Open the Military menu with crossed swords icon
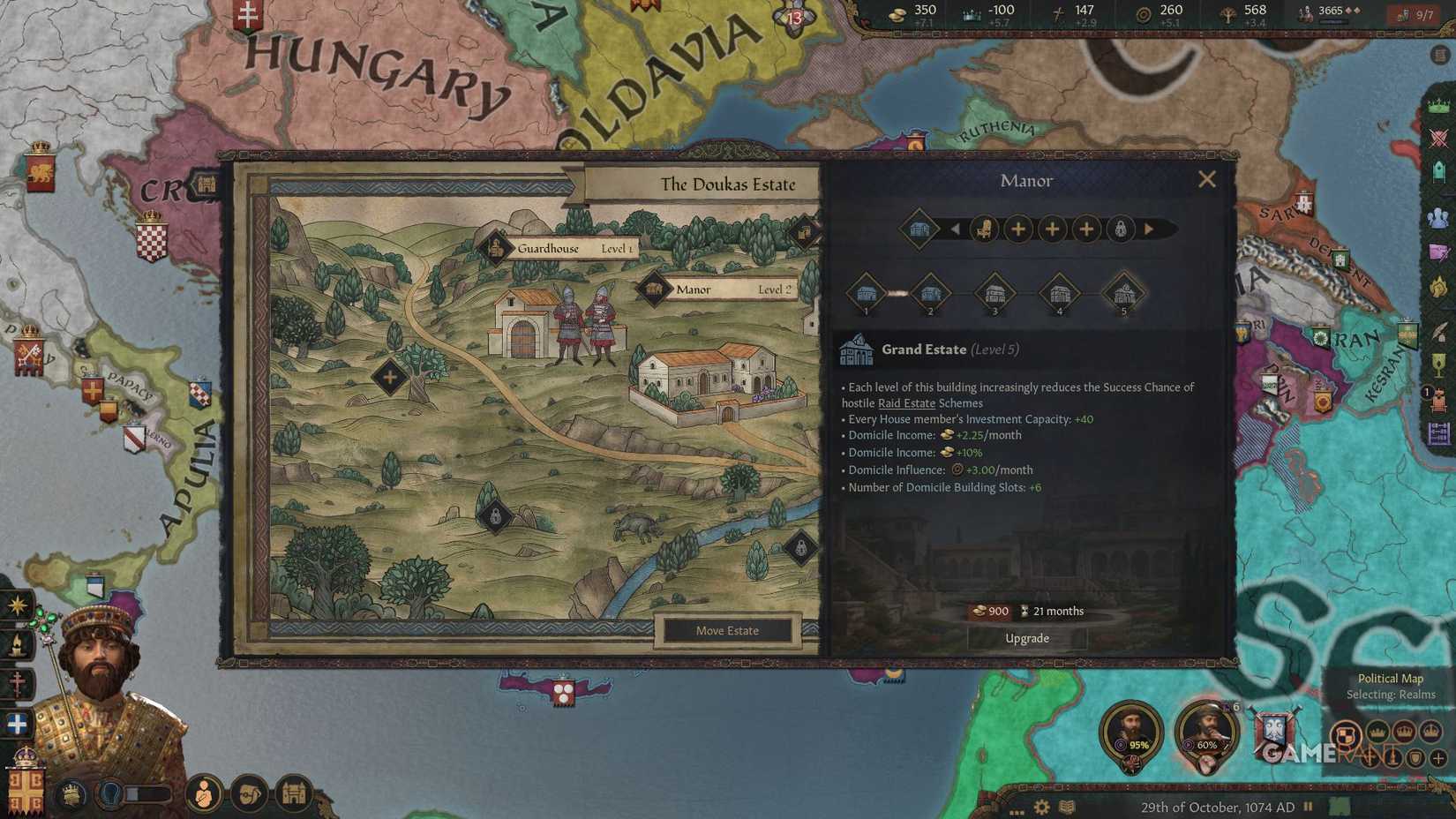1456x819 pixels. tap(1438, 136)
